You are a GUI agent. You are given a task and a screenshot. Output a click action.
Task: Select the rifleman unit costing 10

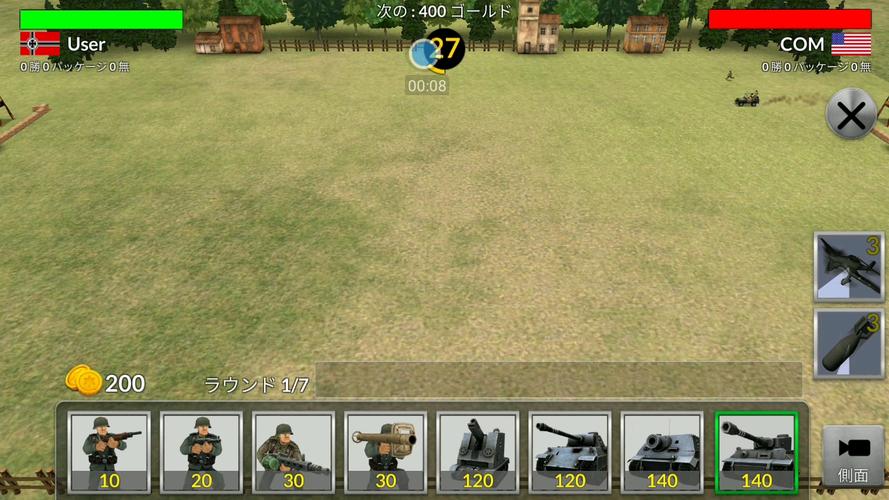(x=110, y=452)
